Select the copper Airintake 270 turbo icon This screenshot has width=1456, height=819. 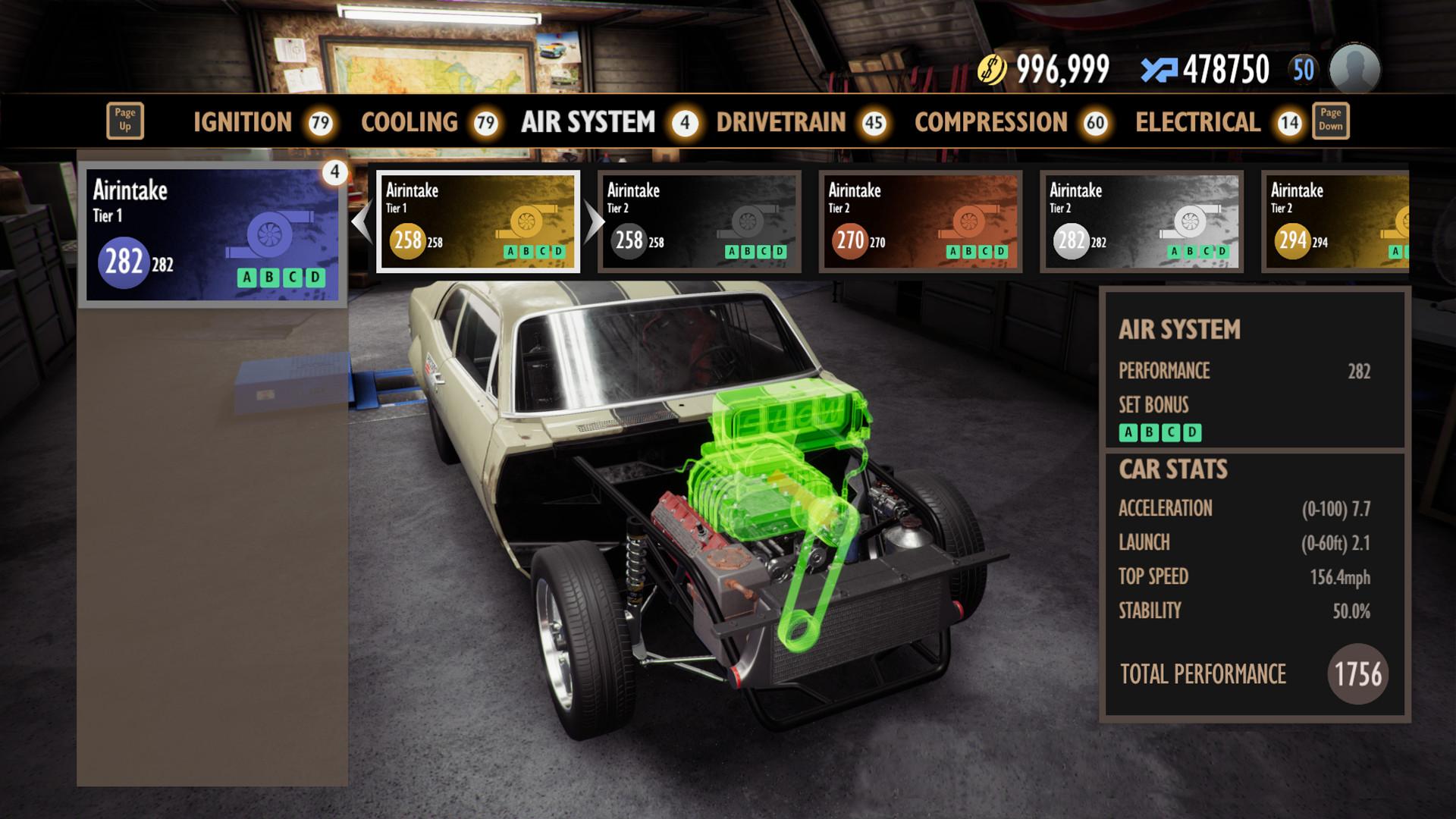[969, 222]
